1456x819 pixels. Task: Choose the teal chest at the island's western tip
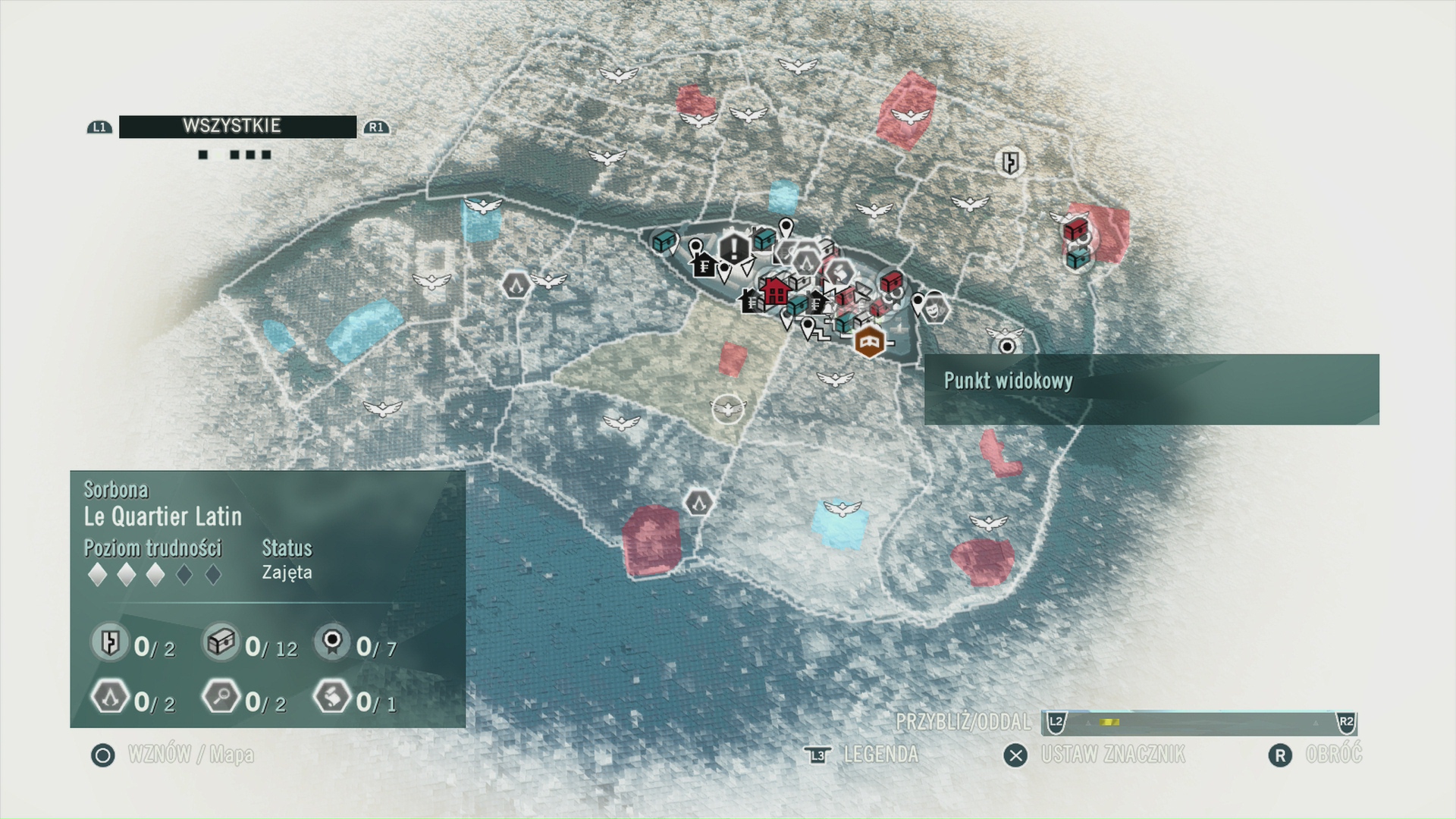pos(664,242)
